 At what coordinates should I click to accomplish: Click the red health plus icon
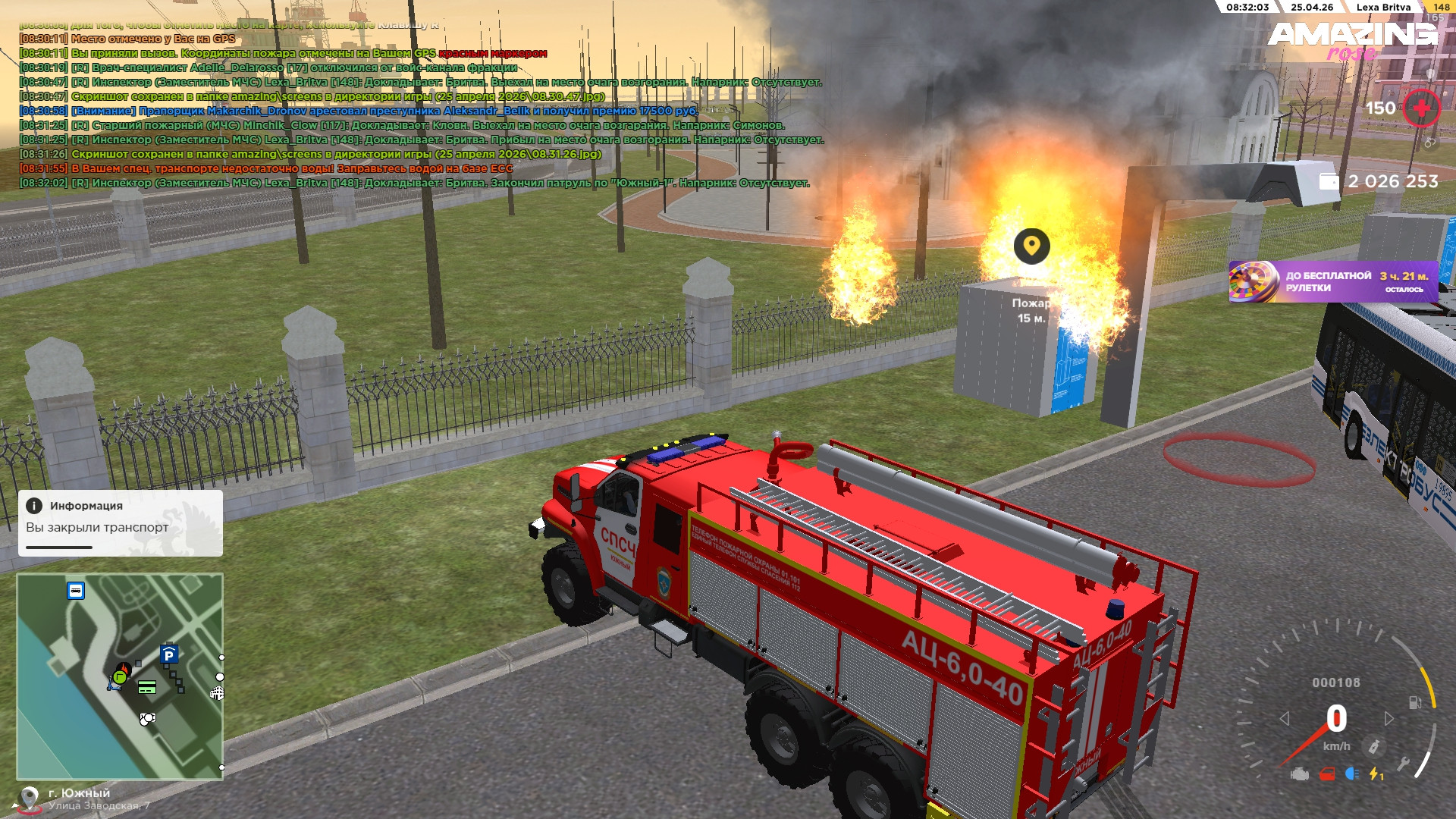tap(1421, 108)
